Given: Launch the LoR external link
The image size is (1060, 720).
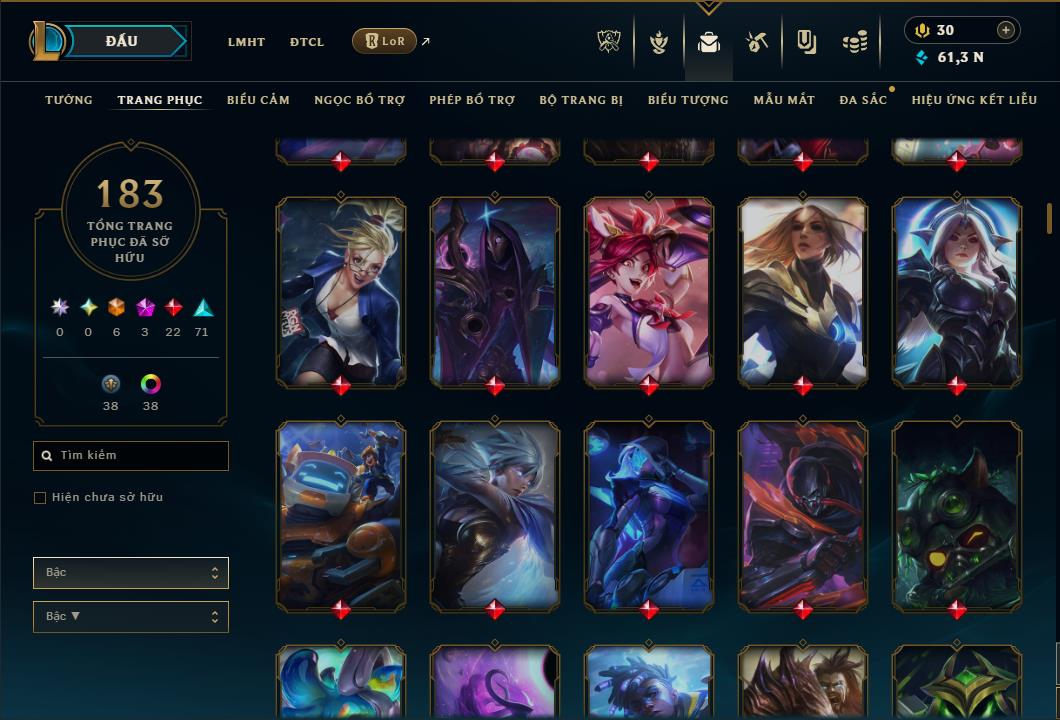Looking at the screenshot, I should point(385,41).
